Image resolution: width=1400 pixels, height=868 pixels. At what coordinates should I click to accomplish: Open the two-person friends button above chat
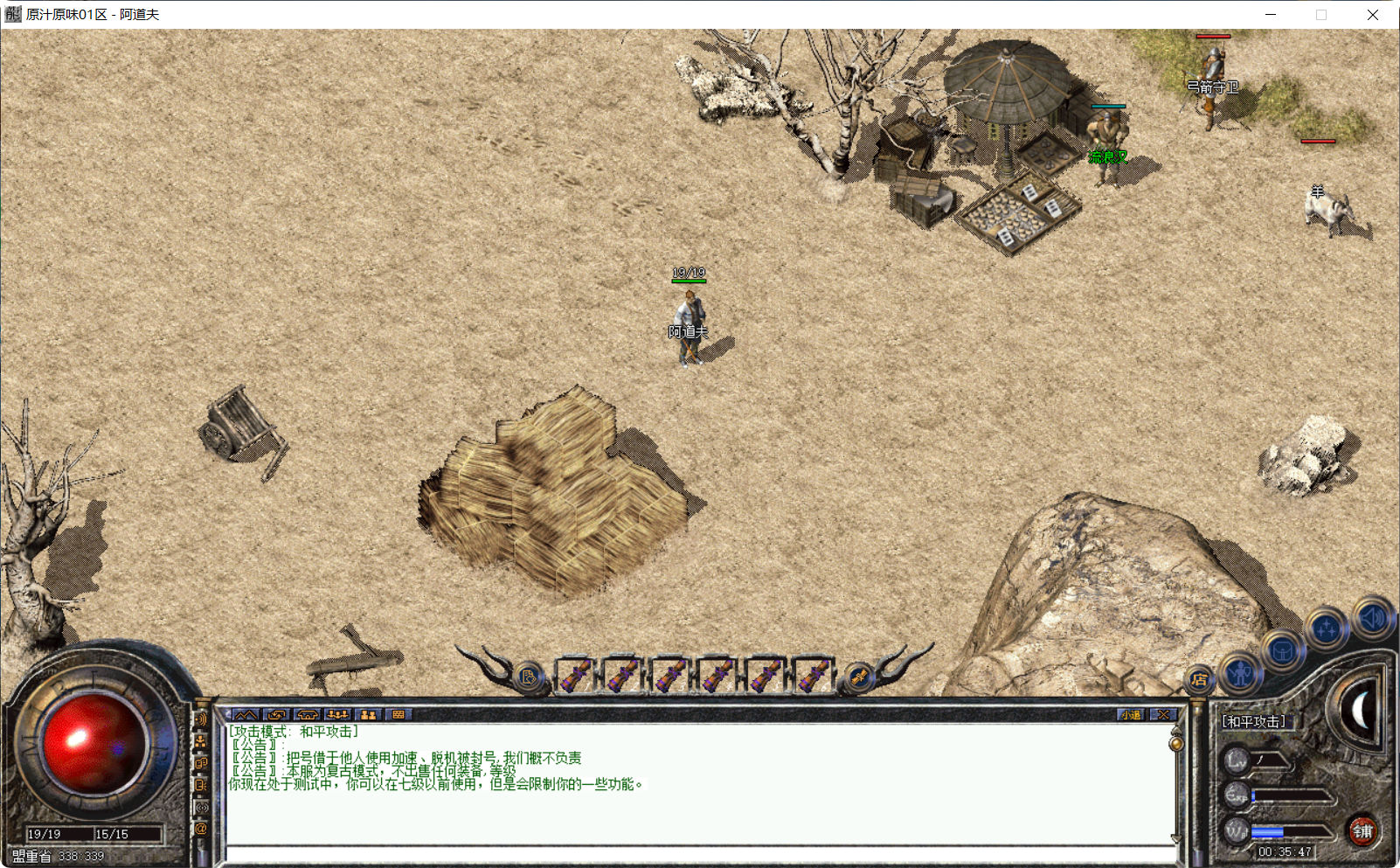[x=368, y=715]
